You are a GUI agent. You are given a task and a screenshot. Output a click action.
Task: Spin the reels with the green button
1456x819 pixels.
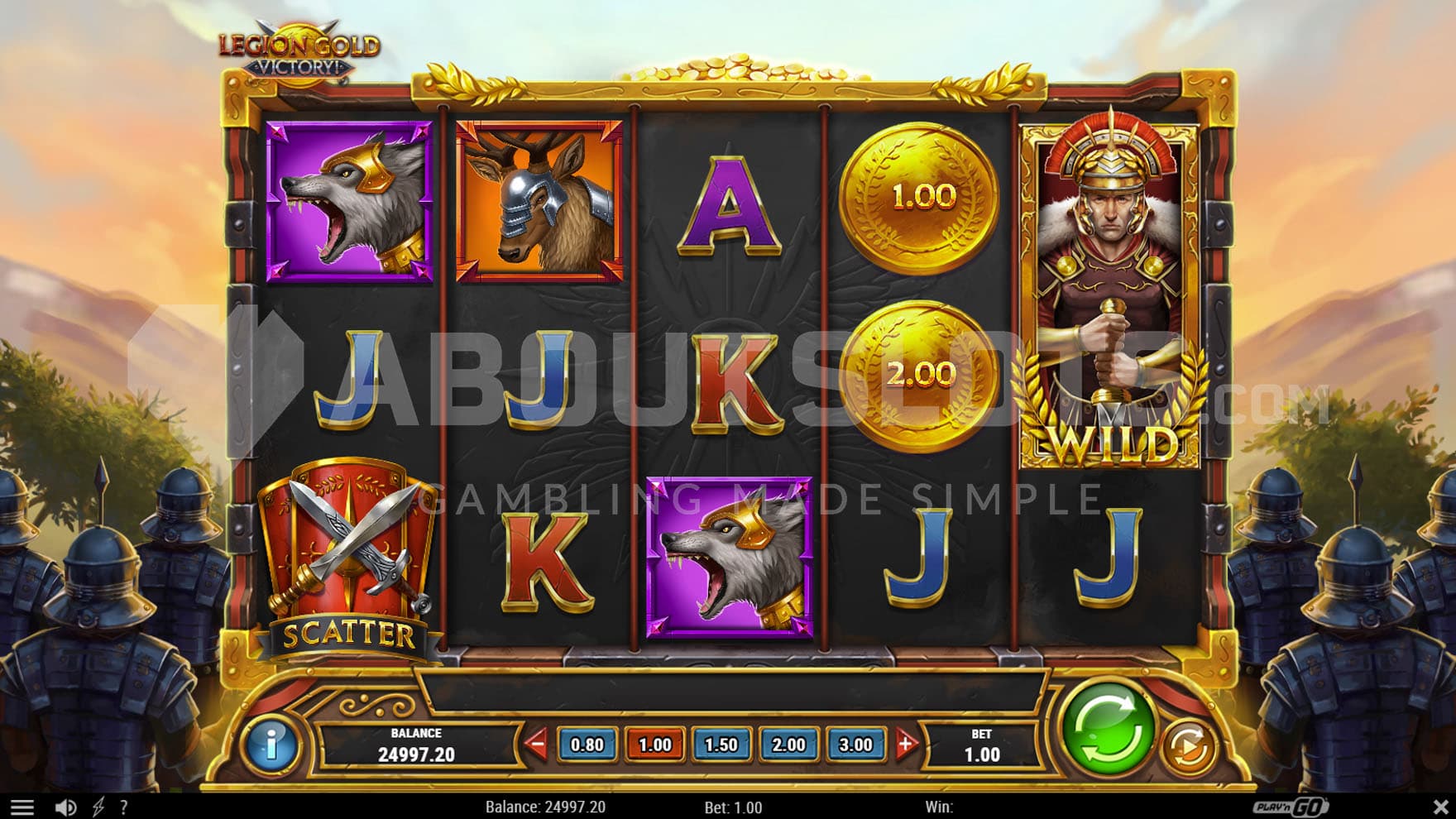pyautogui.click(x=1108, y=730)
